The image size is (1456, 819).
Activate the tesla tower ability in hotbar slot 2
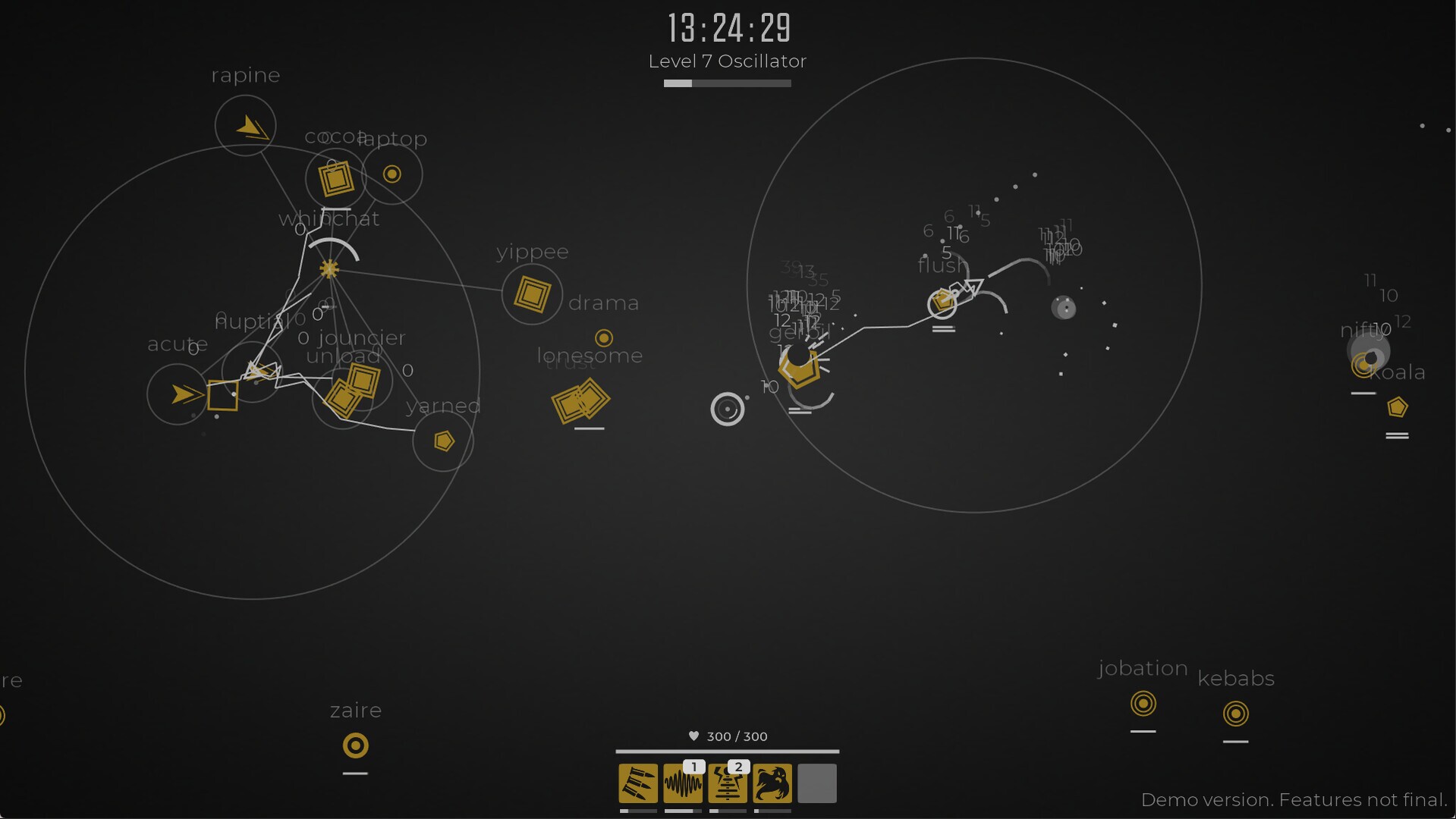click(727, 783)
